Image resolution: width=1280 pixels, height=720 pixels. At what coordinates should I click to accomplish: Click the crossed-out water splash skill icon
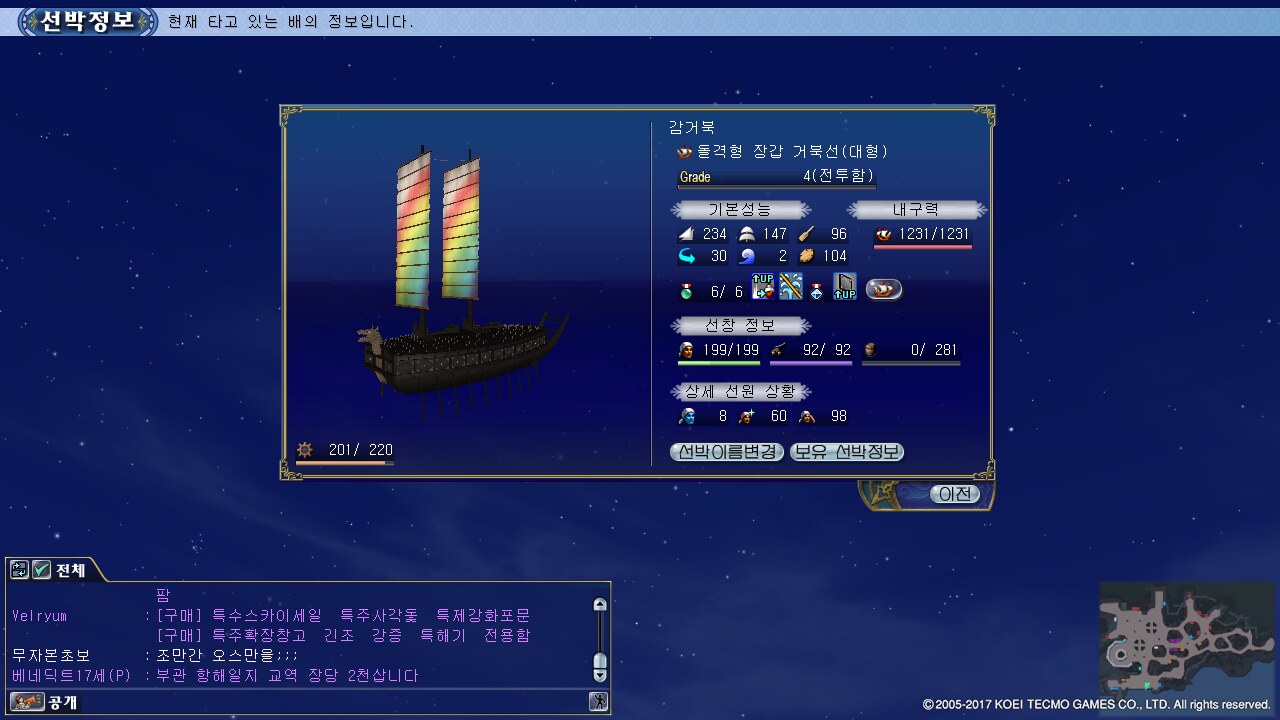791,287
